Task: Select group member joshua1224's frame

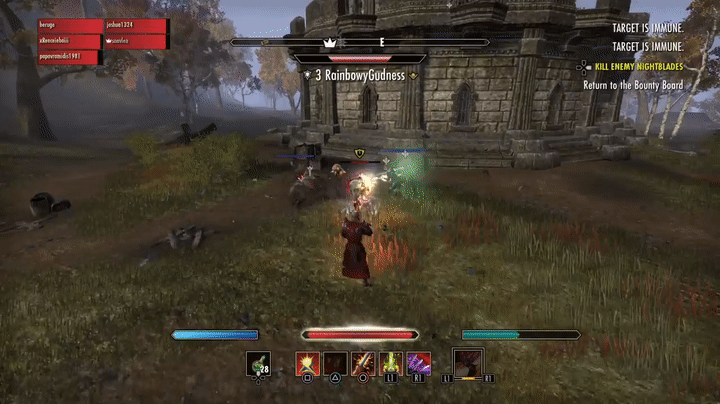Action: click(x=135, y=26)
